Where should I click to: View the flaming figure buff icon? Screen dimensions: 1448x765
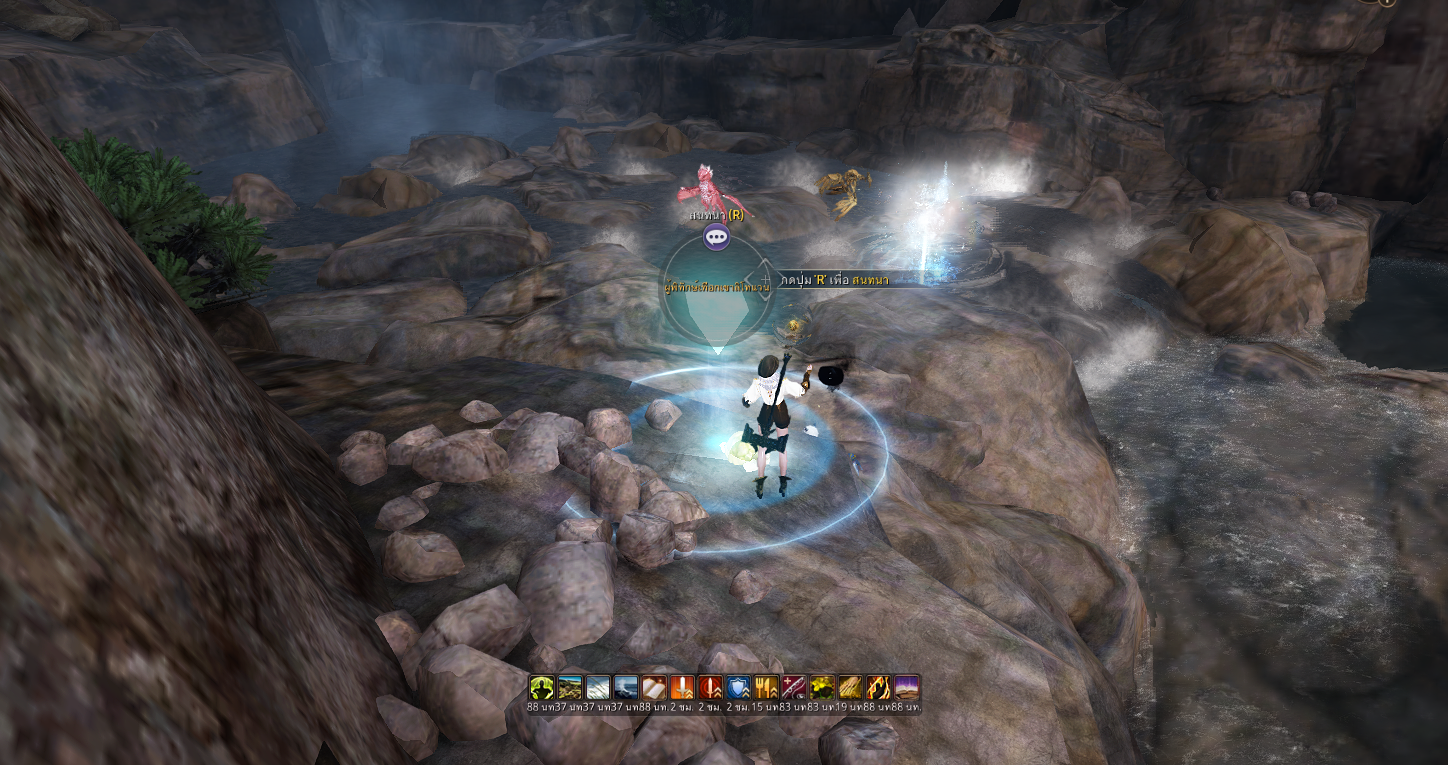click(x=878, y=687)
